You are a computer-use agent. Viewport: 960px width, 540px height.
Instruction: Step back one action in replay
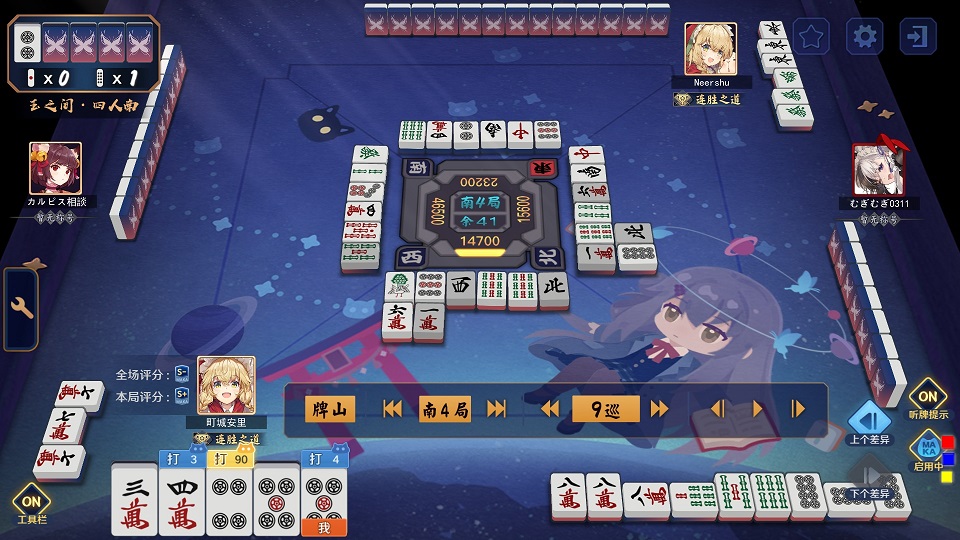pos(717,409)
